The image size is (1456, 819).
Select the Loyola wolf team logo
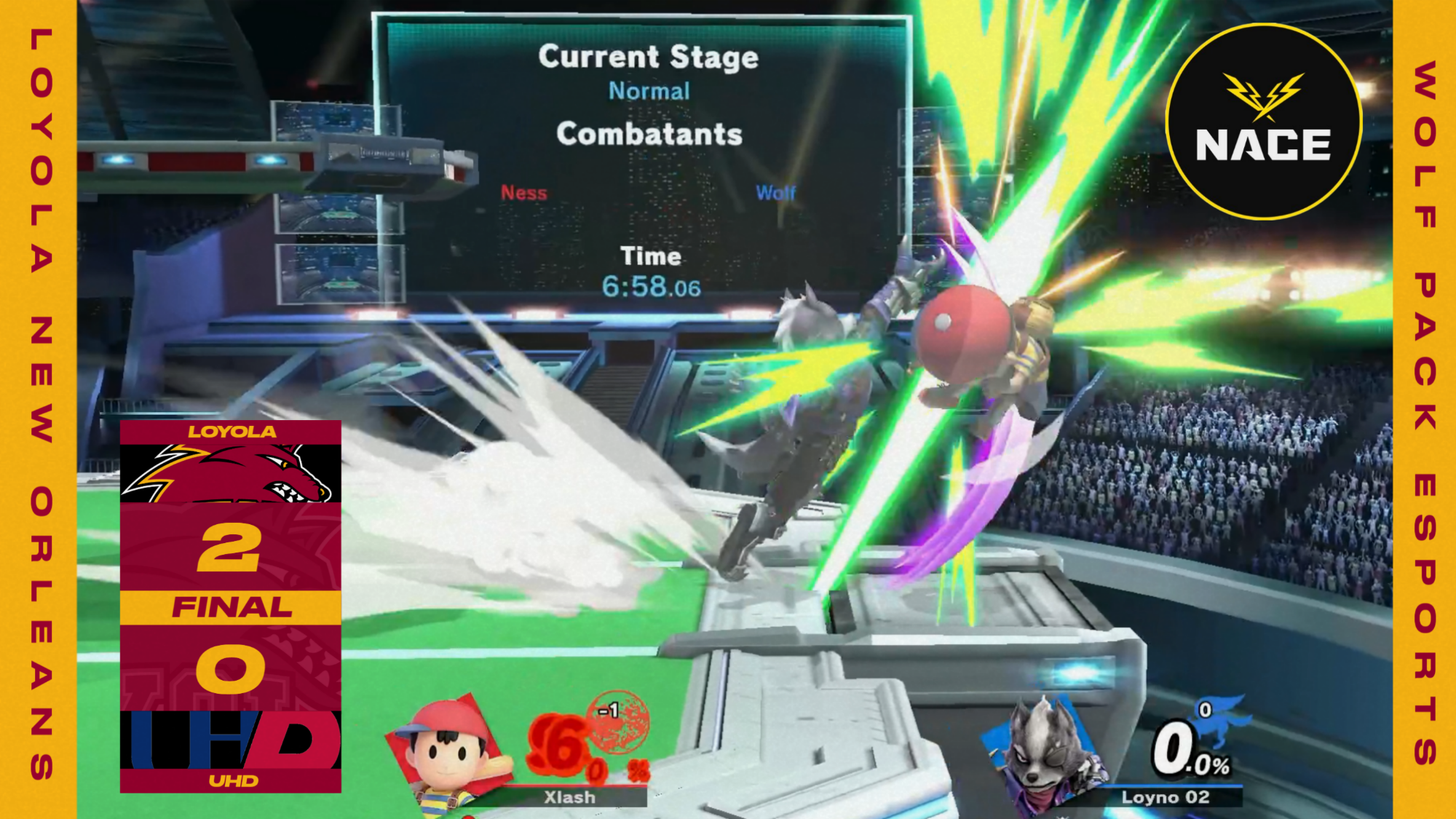[x=231, y=474]
